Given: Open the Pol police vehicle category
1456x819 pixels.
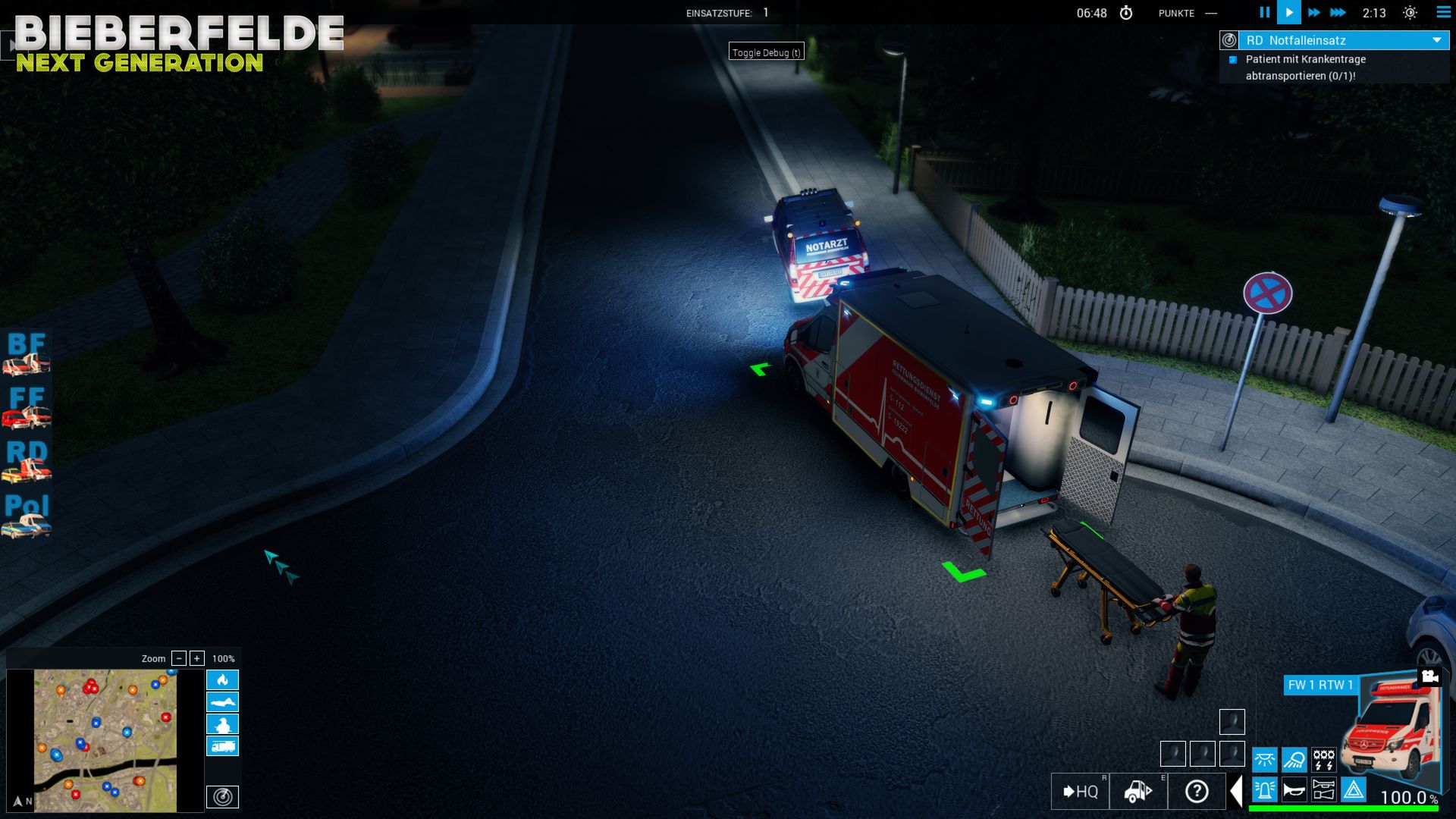Looking at the screenshot, I should pos(27,516).
